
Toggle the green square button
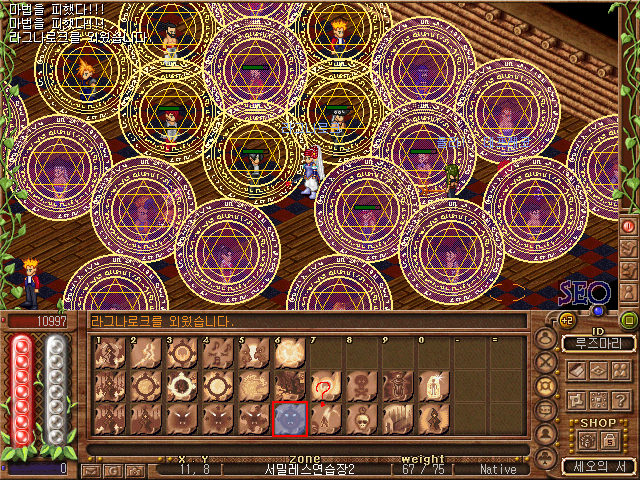click(629, 320)
